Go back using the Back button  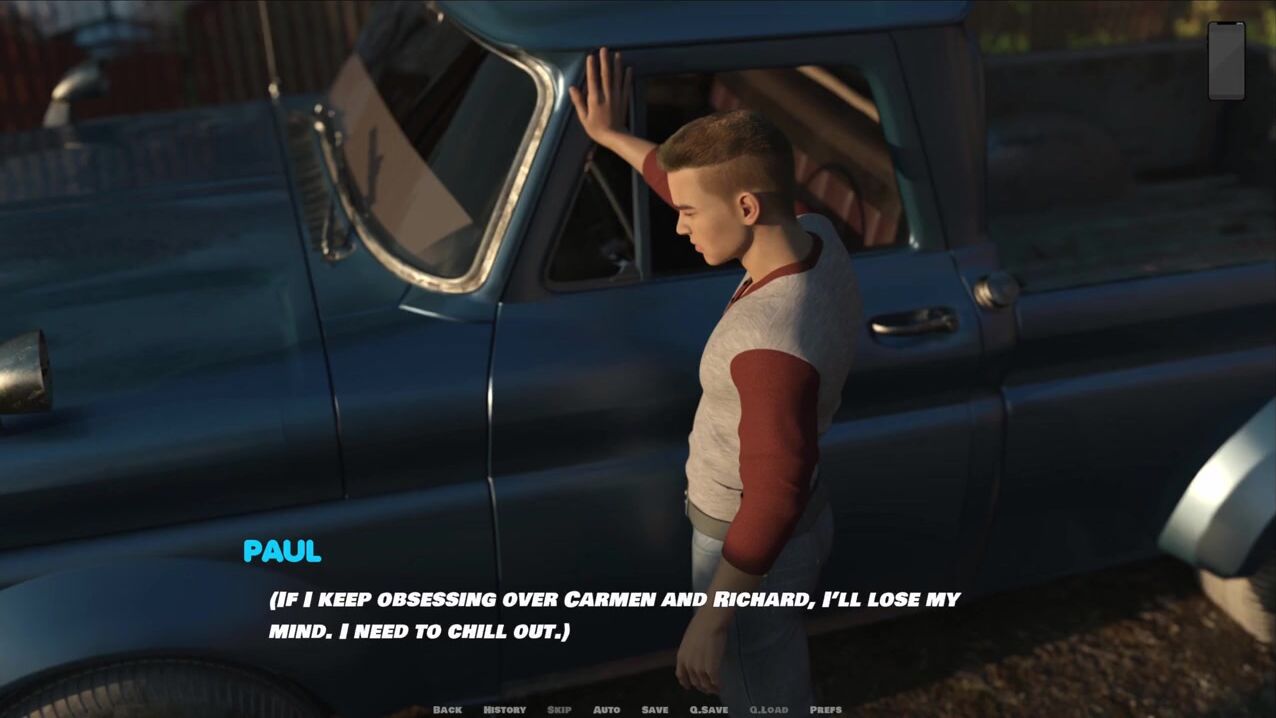click(447, 710)
